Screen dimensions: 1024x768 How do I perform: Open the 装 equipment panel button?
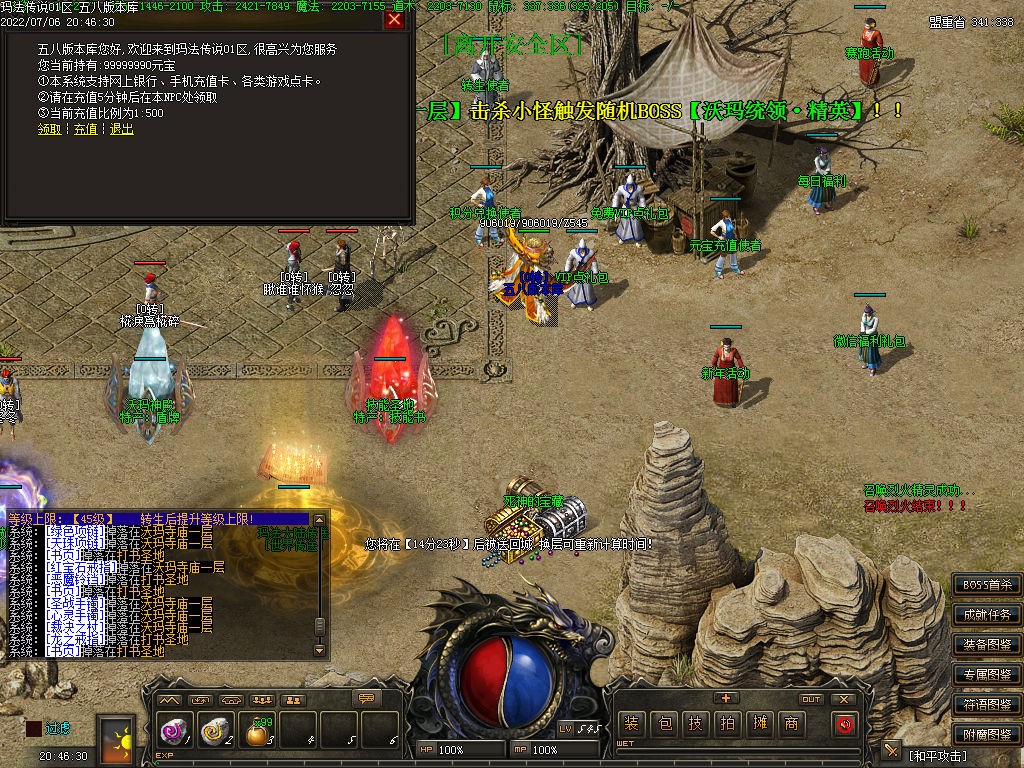[x=631, y=724]
